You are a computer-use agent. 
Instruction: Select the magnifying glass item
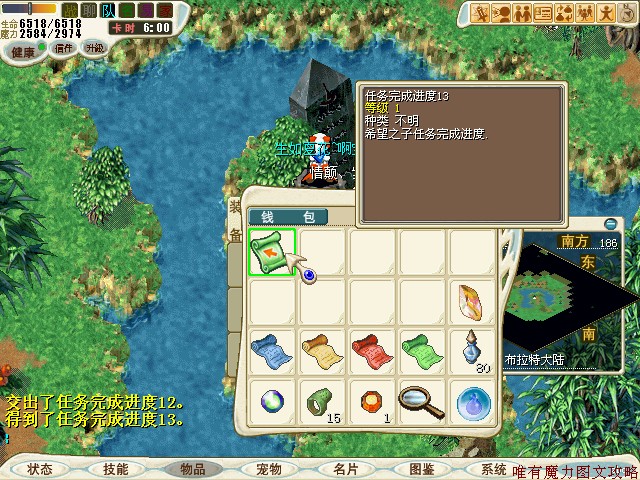[x=421, y=401]
